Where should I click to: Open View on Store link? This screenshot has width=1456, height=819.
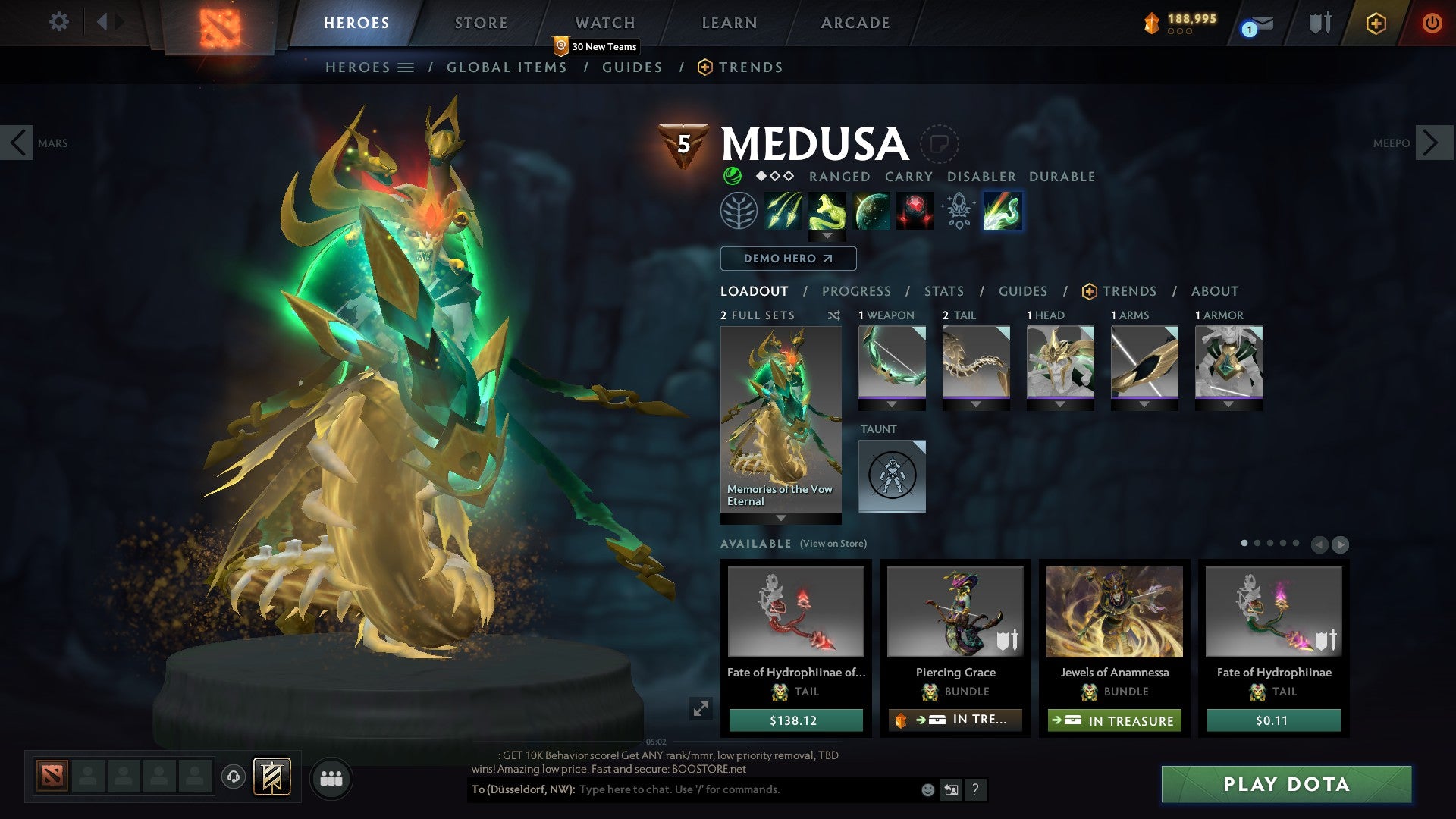[833, 544]
